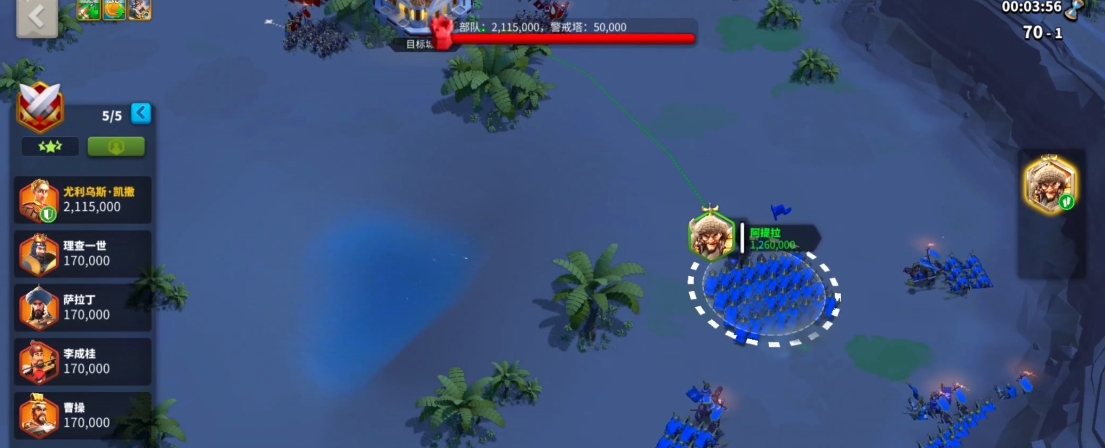Select the 曹操 troop row
Viewport: 1105px width, 448px height.
(x=85, y=415)
